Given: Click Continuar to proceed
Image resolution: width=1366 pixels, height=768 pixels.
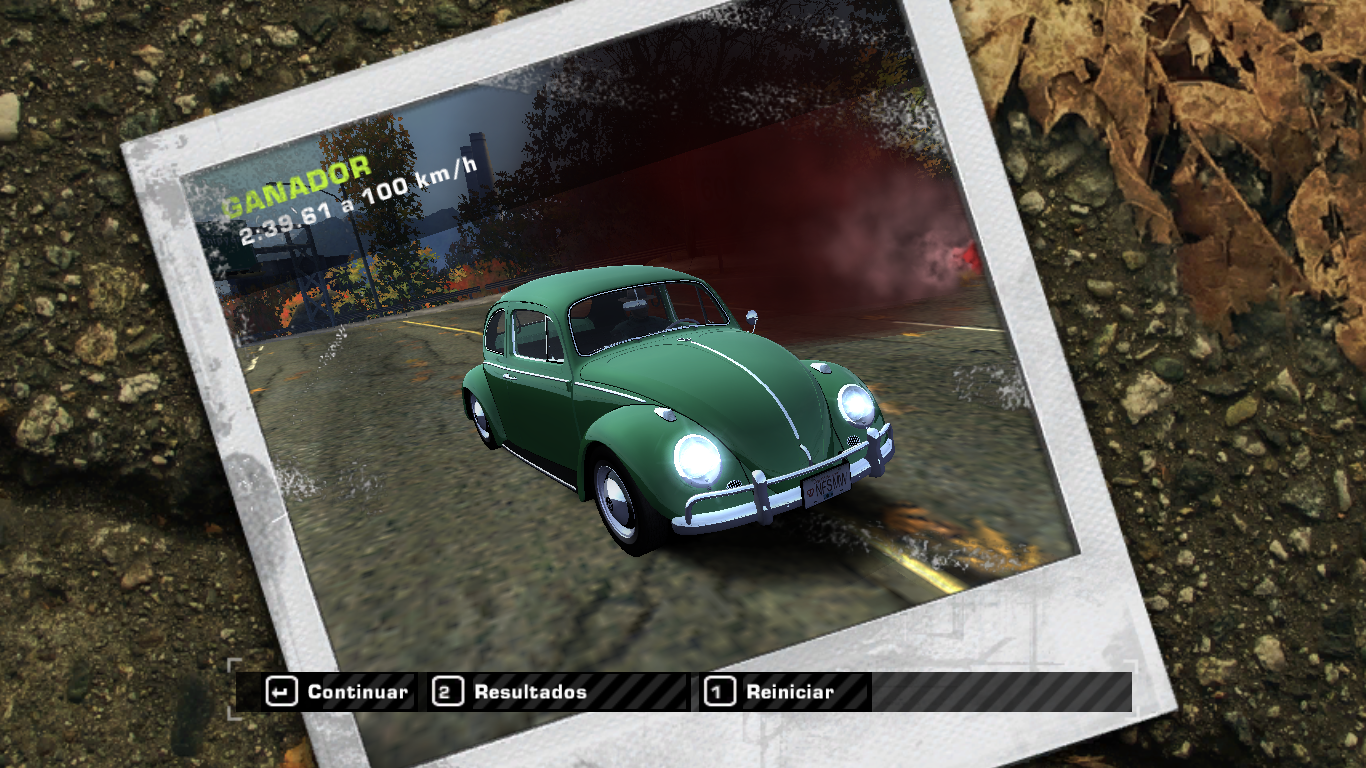Looking at the screenshot, I should tap(338, 692).
